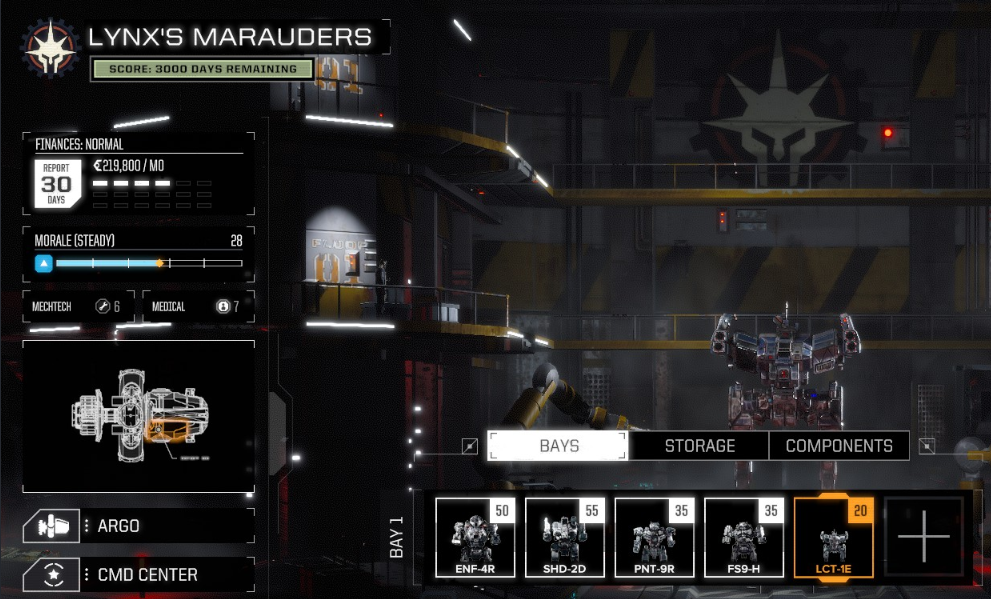Pick the FS9-H mech slot
Image resolution: width=991 pixels, height=599 pixels.
coord(745,538)
